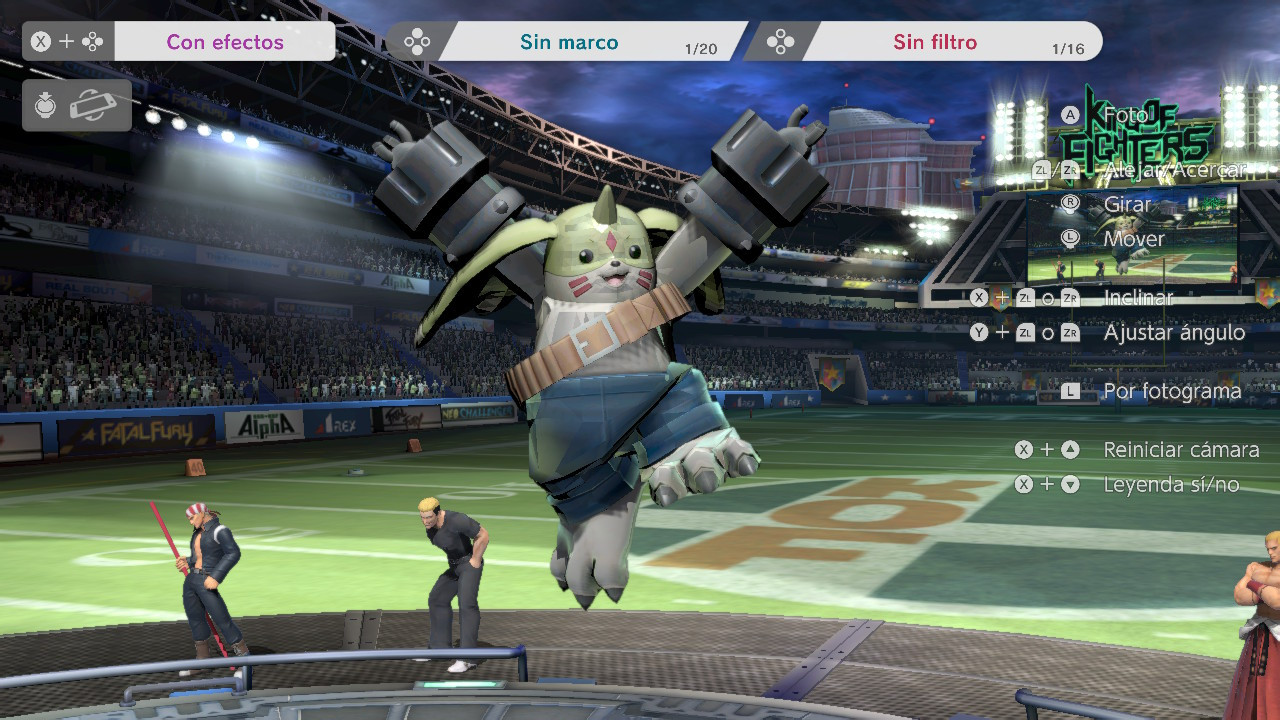Click the d-pad icon beside Sin filtro
1280x720 pixels.
782,41
